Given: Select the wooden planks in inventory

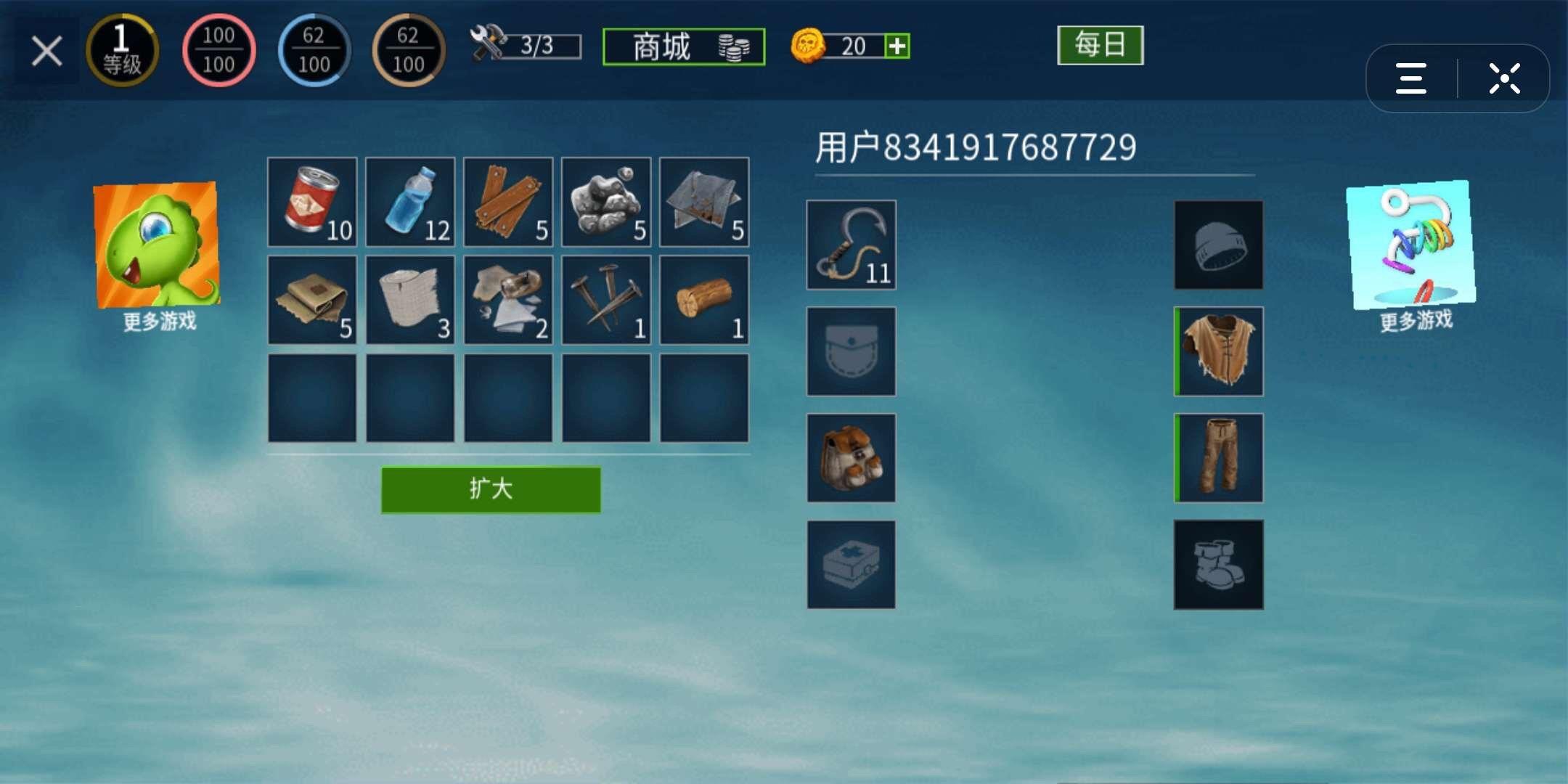Looking at the screenshot, I should pos(507,202).
